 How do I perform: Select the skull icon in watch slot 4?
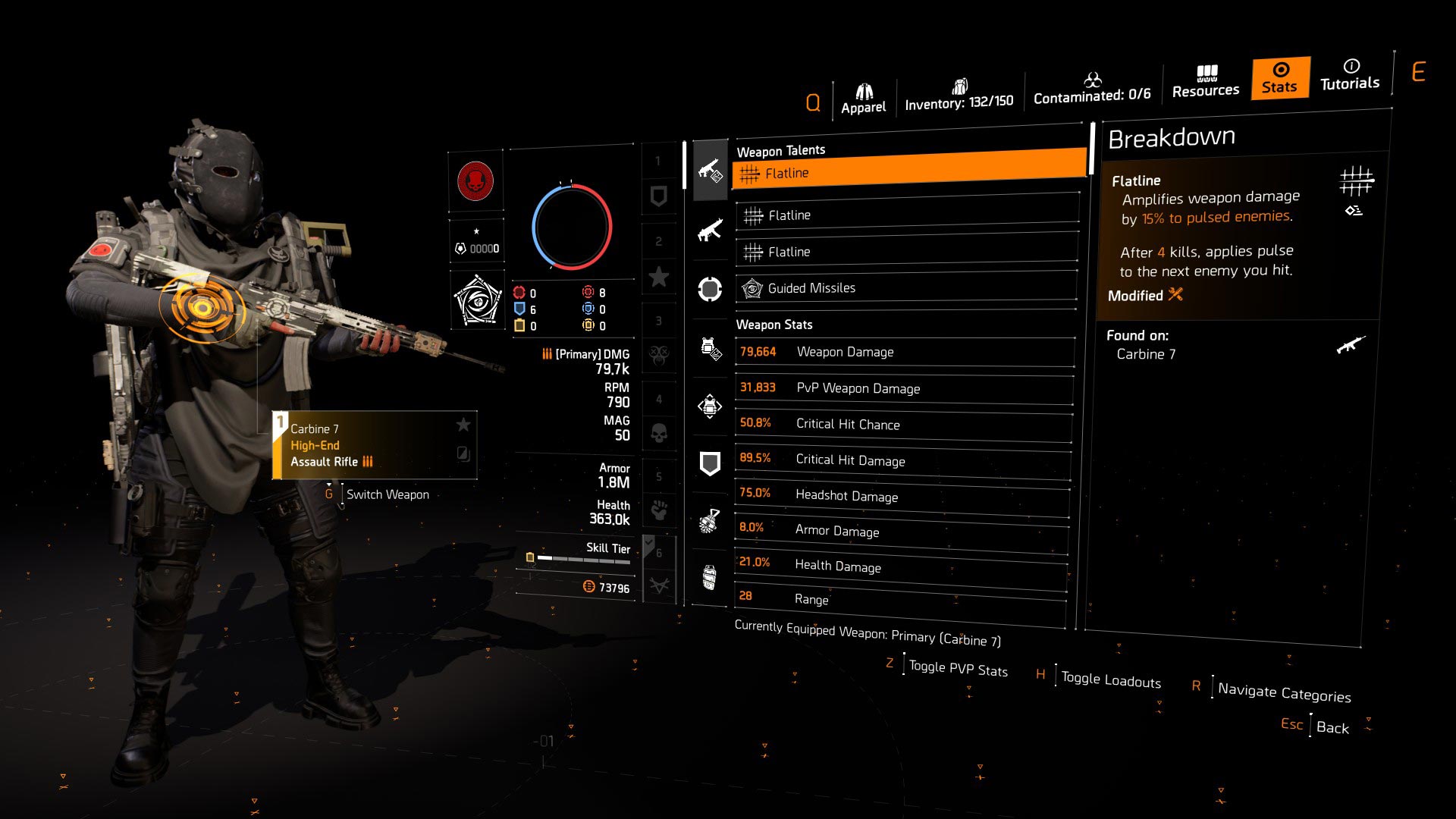click(x=659, y=435)
